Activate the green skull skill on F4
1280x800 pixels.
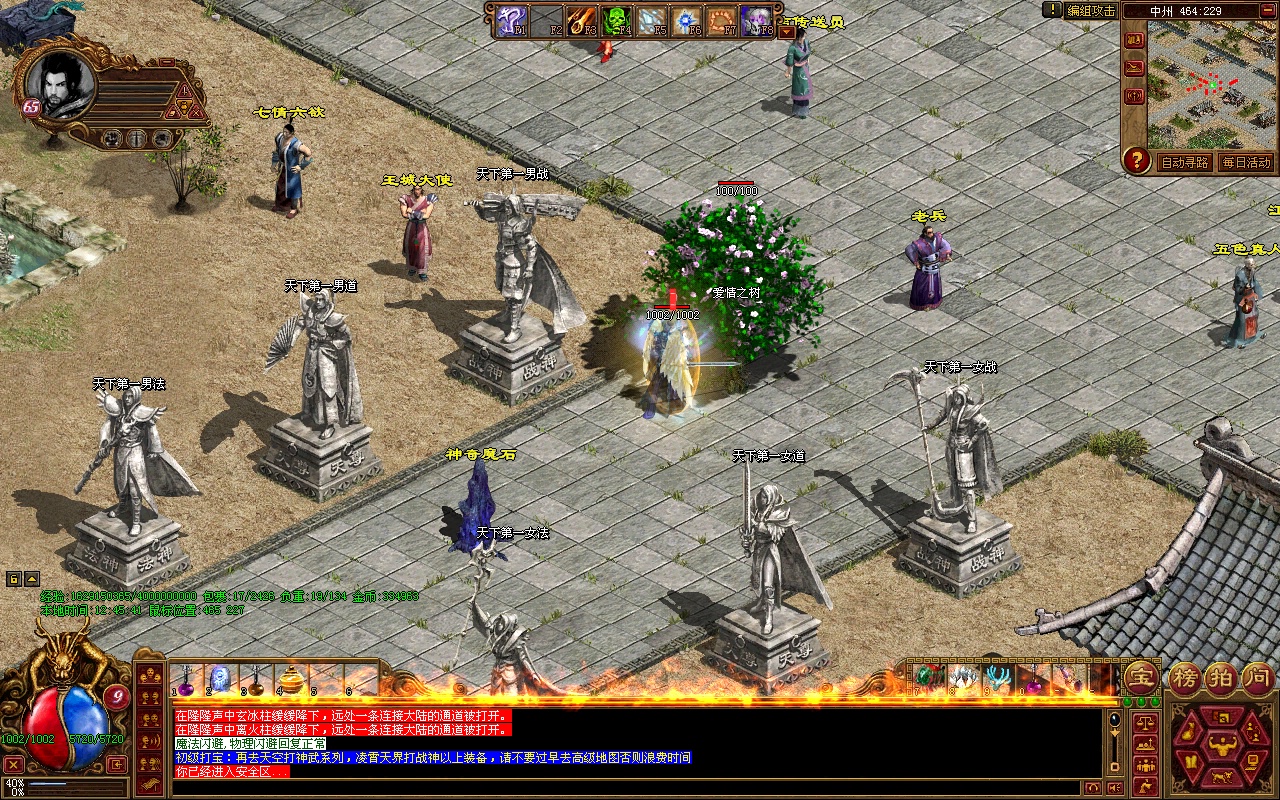tap(618, 20)
